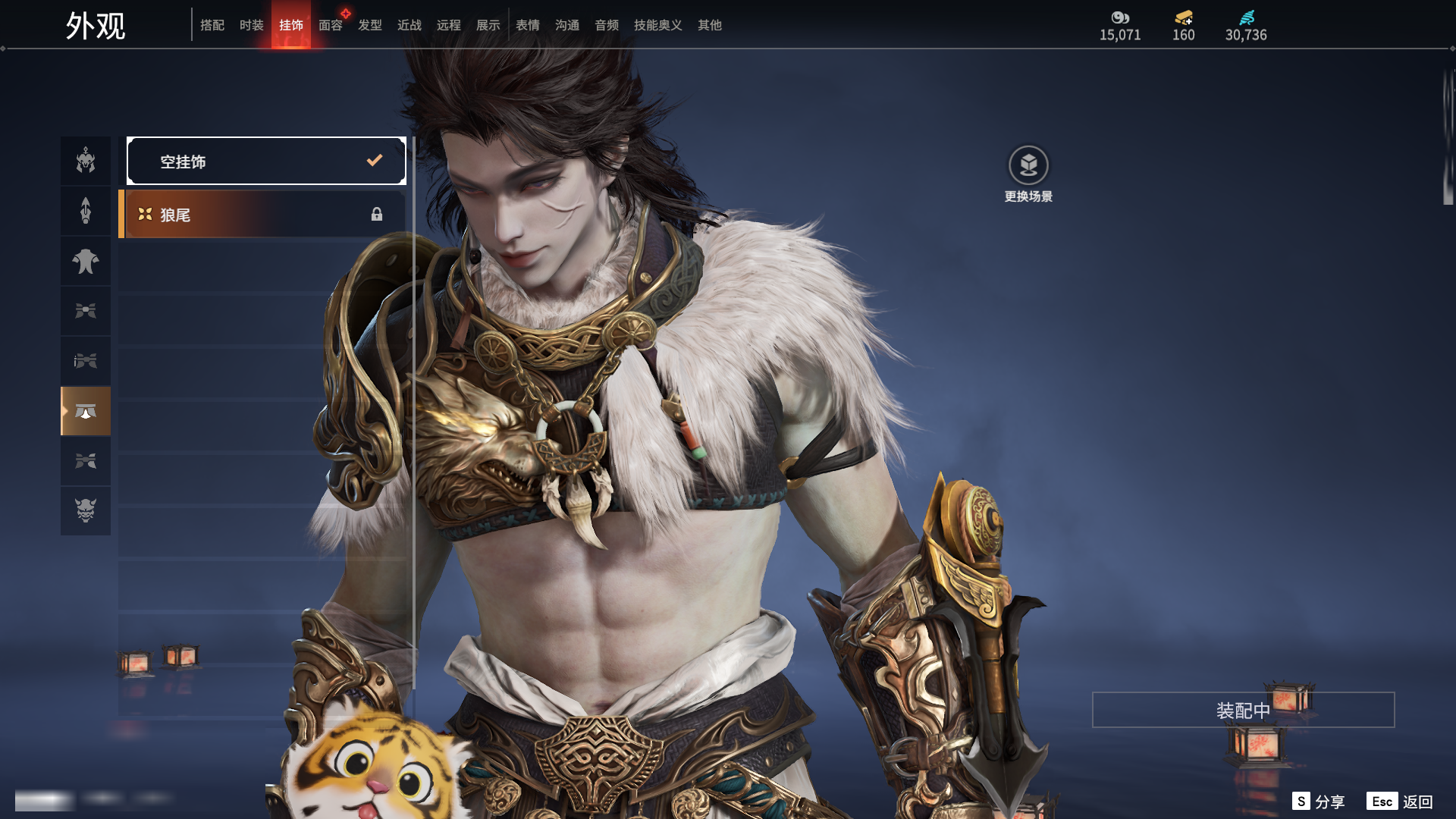This screenshot has height=819, width=1456.
Task: Choose the demon mask category icon
Action: (86, 511)
